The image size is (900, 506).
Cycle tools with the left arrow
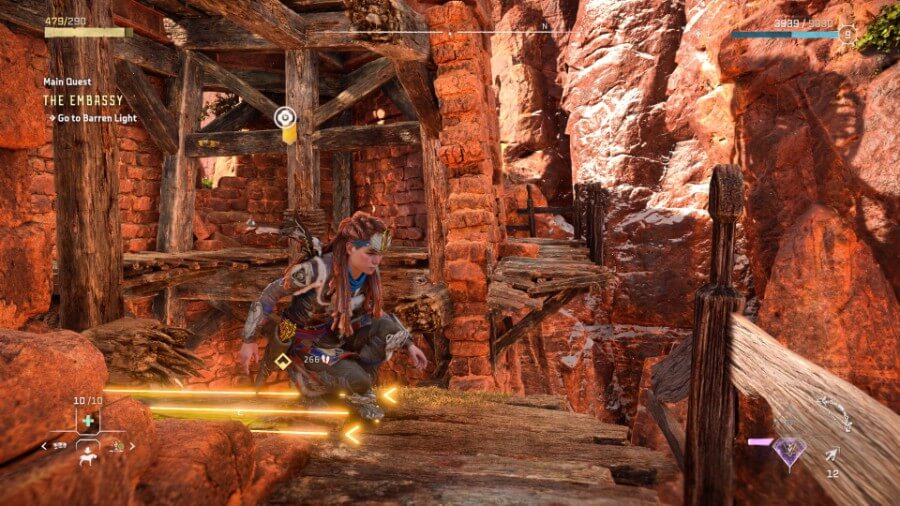pos(43,446)
